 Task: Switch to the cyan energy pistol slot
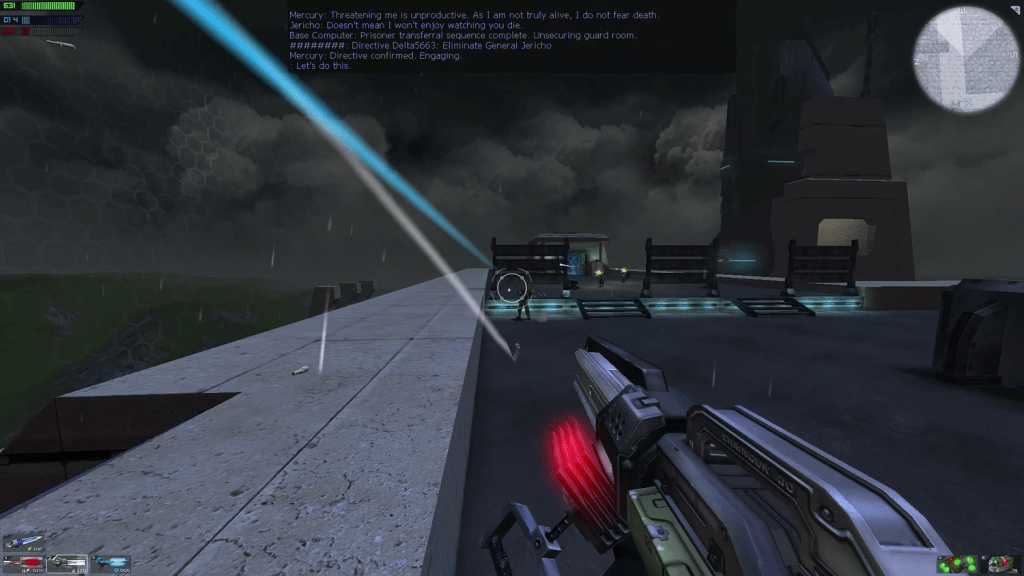(112, 564)
